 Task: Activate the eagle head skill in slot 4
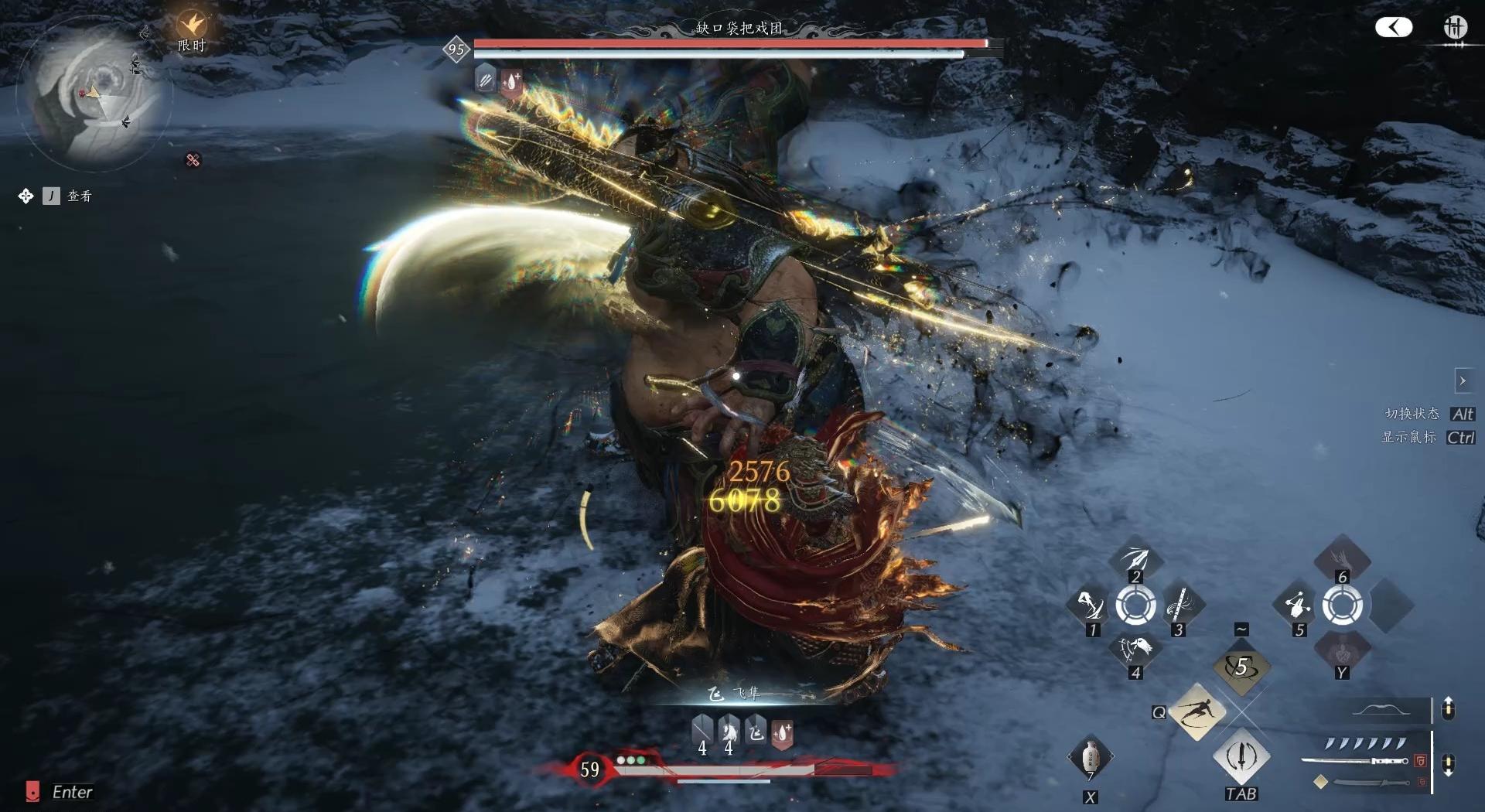(x=1135, y=650)
